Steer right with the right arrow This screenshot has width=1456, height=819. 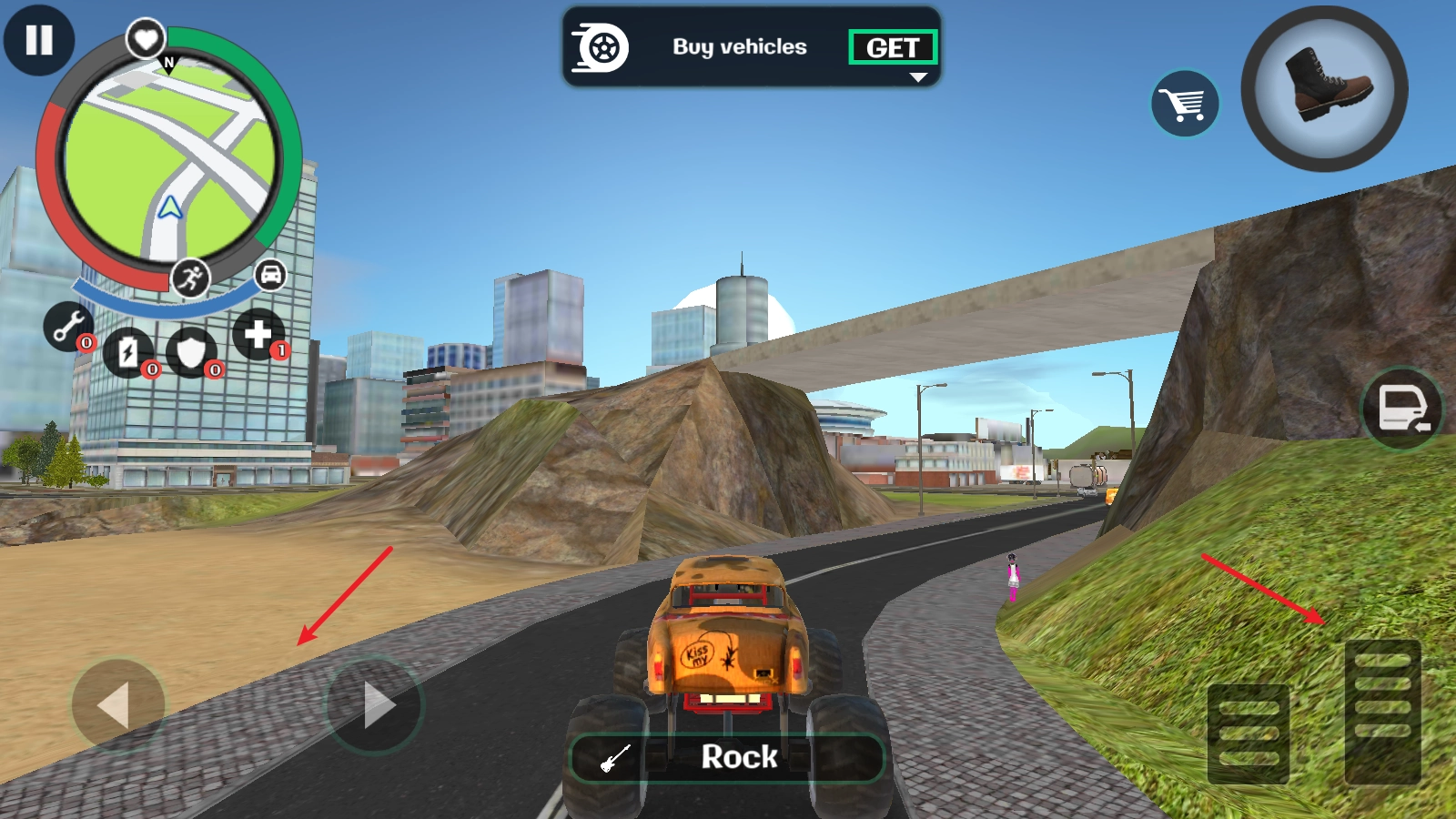tap(374, 704)
